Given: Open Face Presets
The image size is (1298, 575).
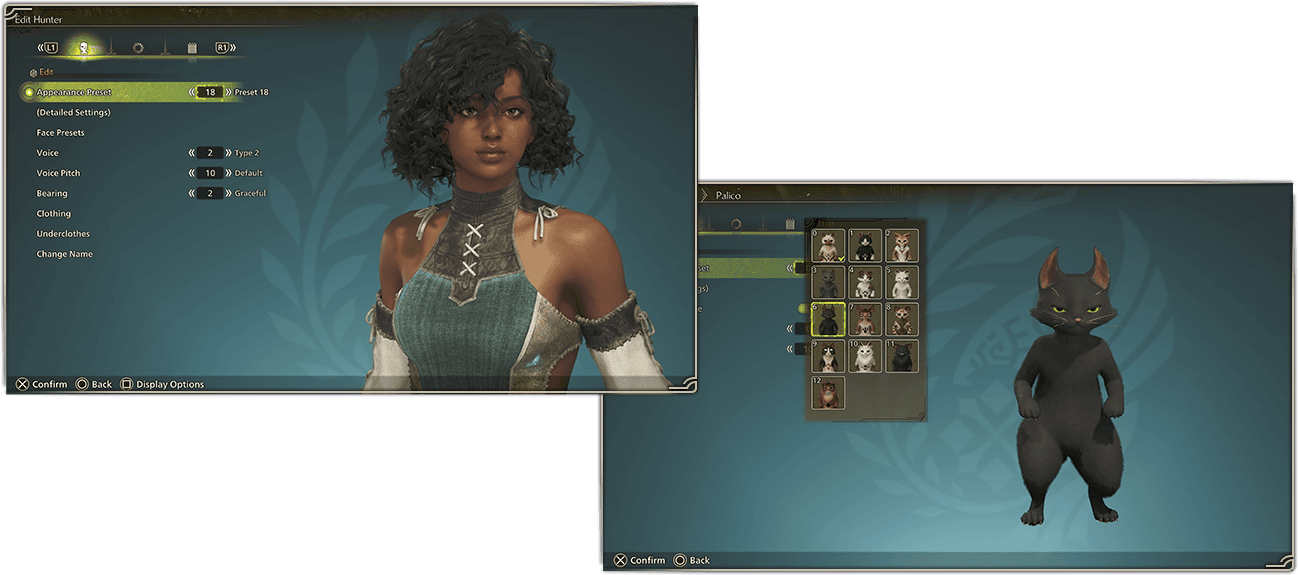Looking at the screenshot, I should (x=60, y=133).
